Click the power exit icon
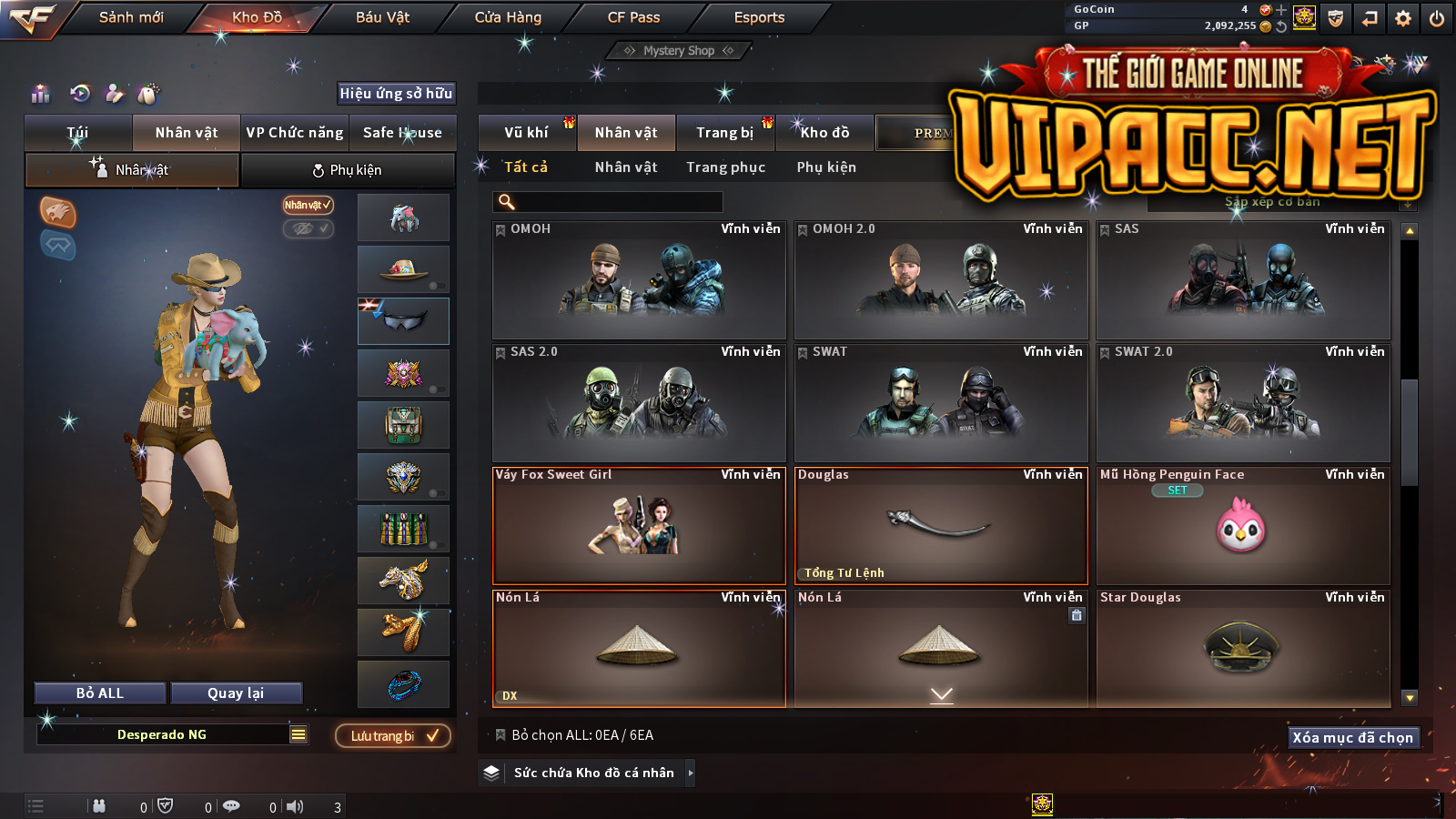Viewport: 1456px width, 819px height. coord(1437,18)
